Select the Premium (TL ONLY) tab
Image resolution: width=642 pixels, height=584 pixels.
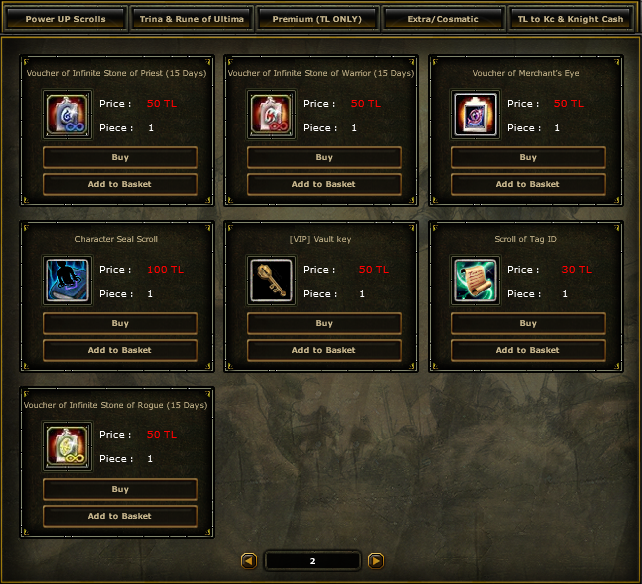click(x=317, y=19)
